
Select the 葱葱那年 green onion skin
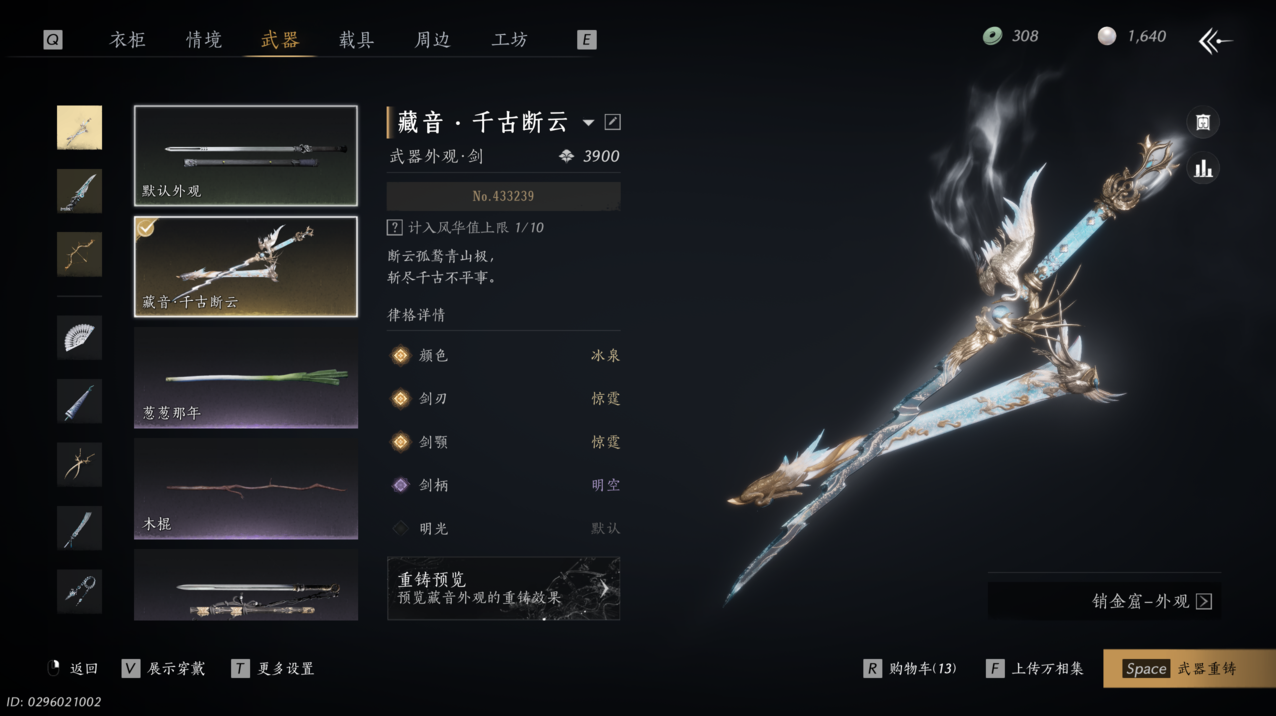click(x=246, y=378)
